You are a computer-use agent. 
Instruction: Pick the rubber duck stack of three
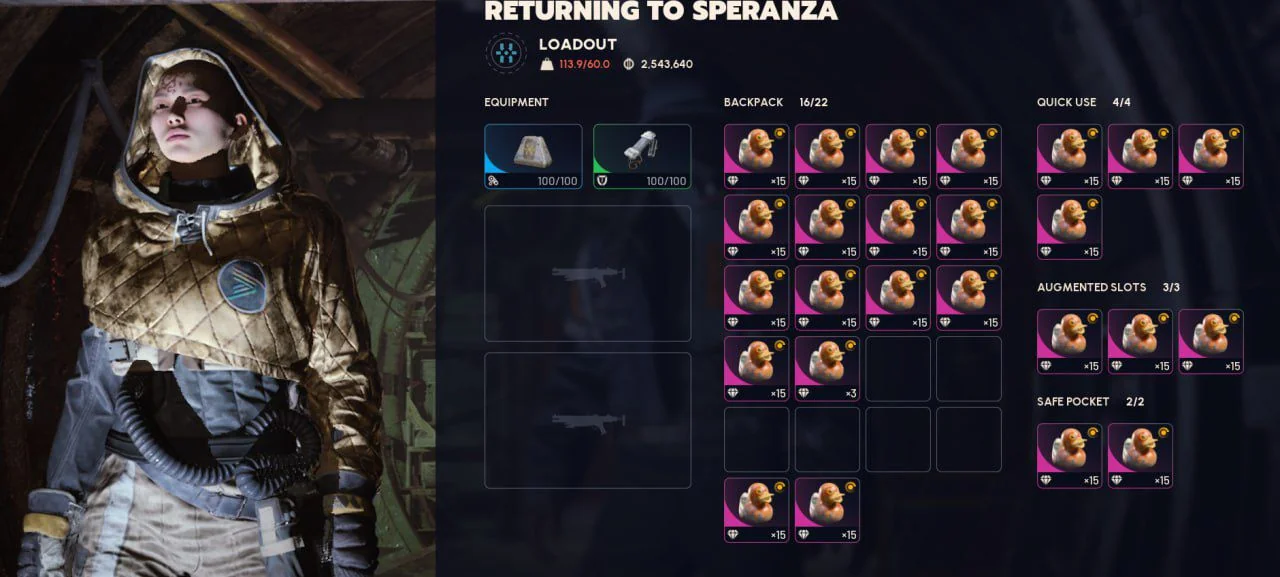point(827,369)
